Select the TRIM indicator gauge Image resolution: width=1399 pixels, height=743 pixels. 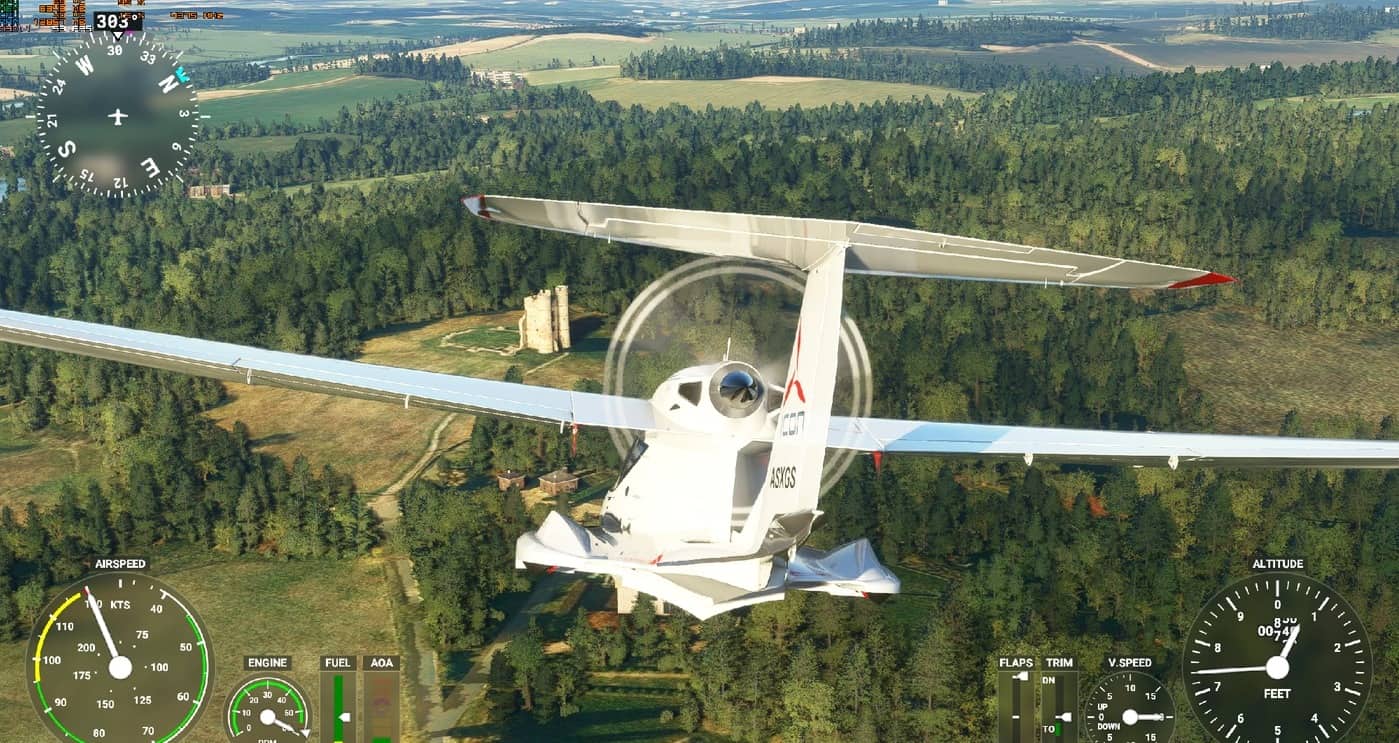(1059, 706)
